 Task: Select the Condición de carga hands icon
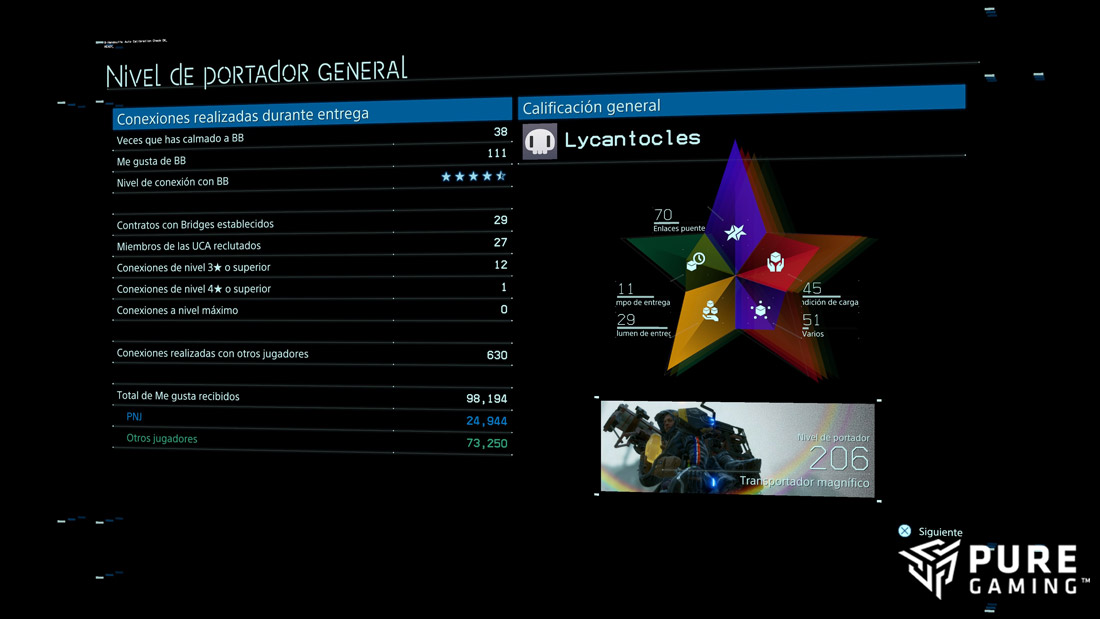pyautogui.click(x=775, y=263)
